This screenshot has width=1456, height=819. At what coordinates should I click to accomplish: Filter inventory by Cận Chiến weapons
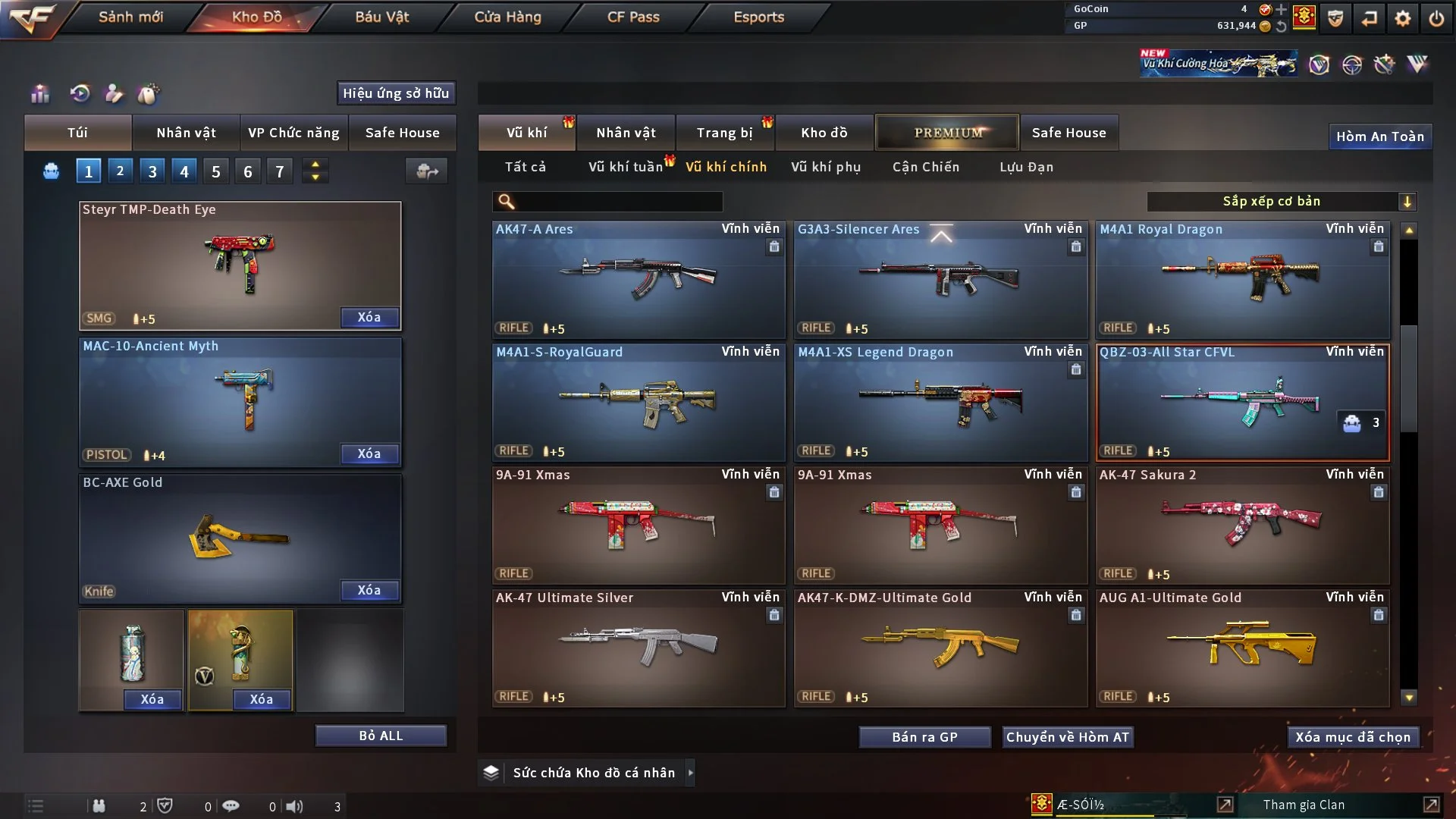(925, 167)
